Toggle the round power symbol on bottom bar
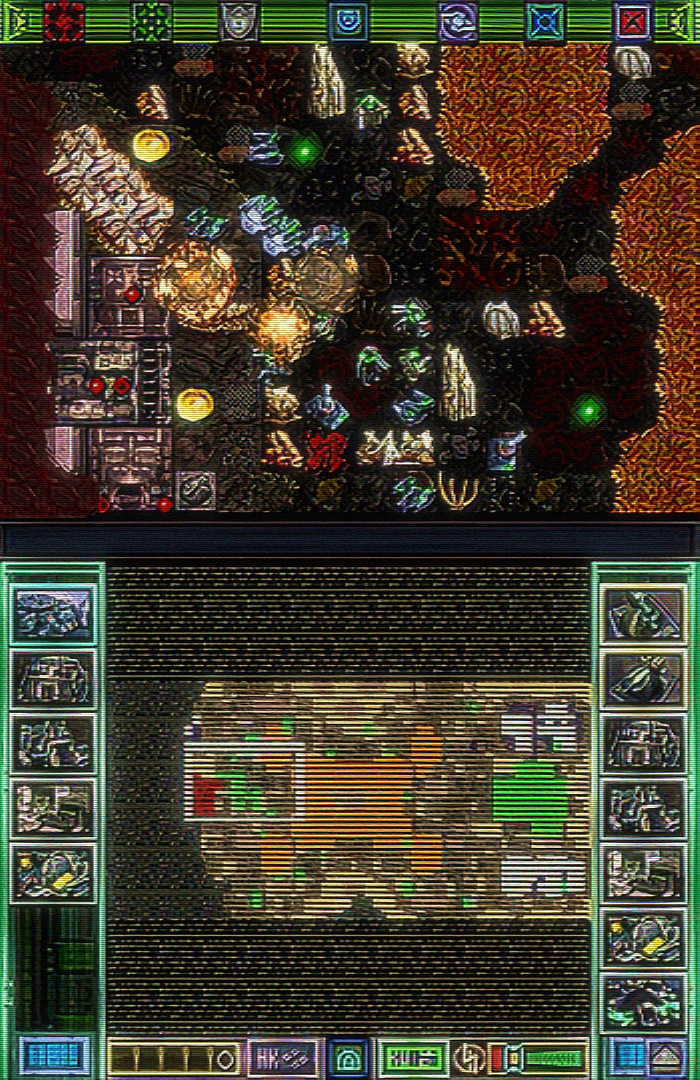The image size is (700, 1080). click(x=467, y=1057)
